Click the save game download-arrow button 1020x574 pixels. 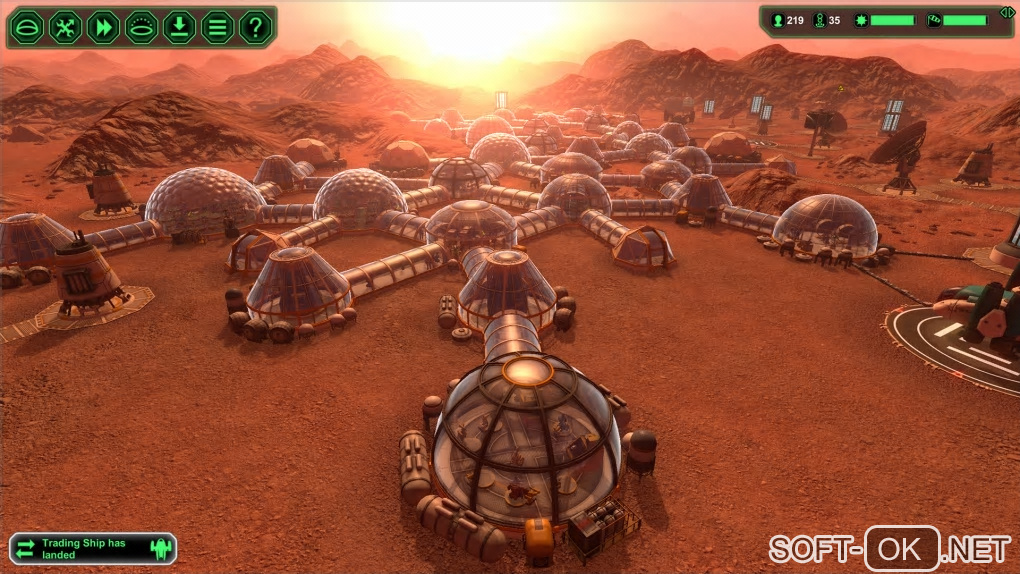pos(179,26)
